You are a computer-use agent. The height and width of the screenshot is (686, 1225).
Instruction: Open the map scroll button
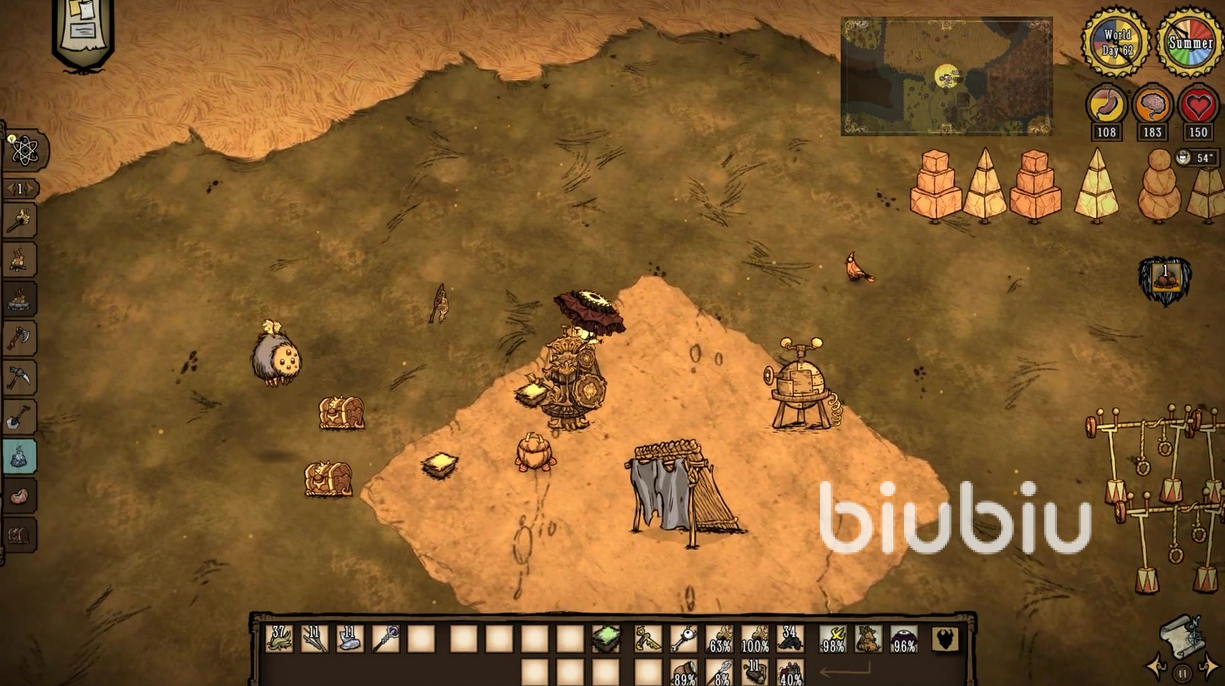tap(1182, 634)
